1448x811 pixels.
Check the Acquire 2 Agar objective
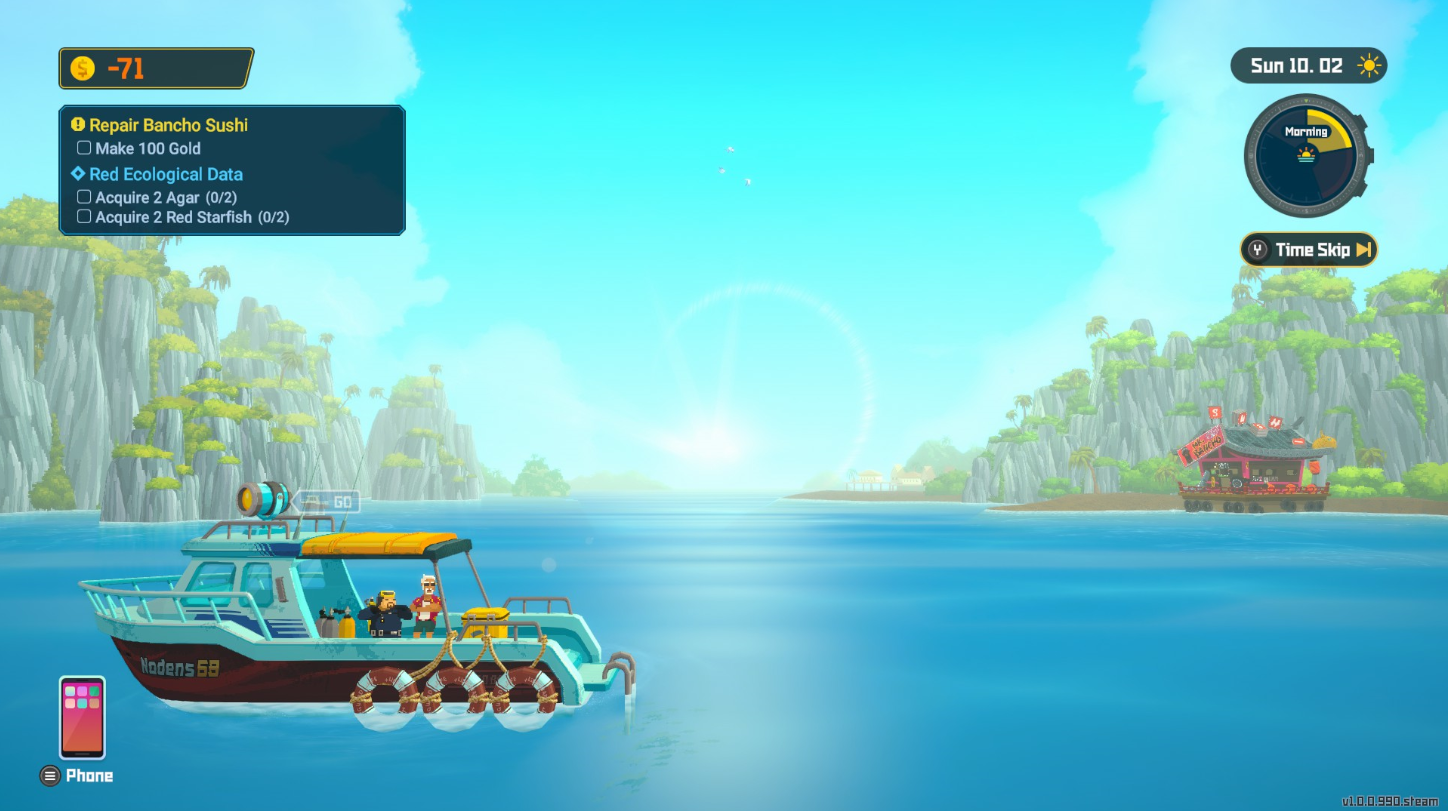click(x=84, y=196)
